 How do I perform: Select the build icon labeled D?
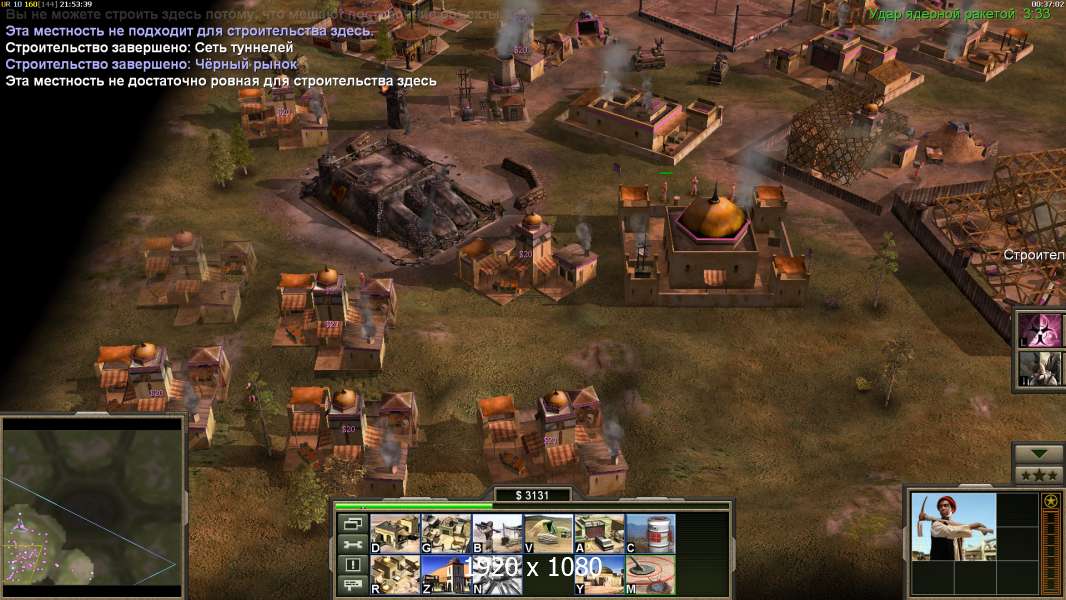[x=395, y=533]
